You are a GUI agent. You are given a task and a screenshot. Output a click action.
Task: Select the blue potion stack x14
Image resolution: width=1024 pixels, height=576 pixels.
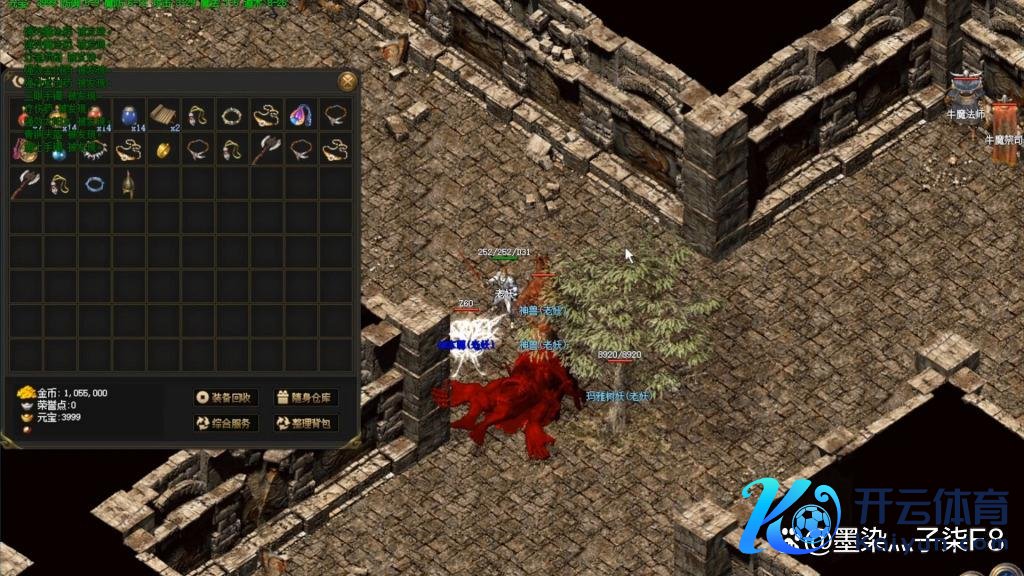131,116
